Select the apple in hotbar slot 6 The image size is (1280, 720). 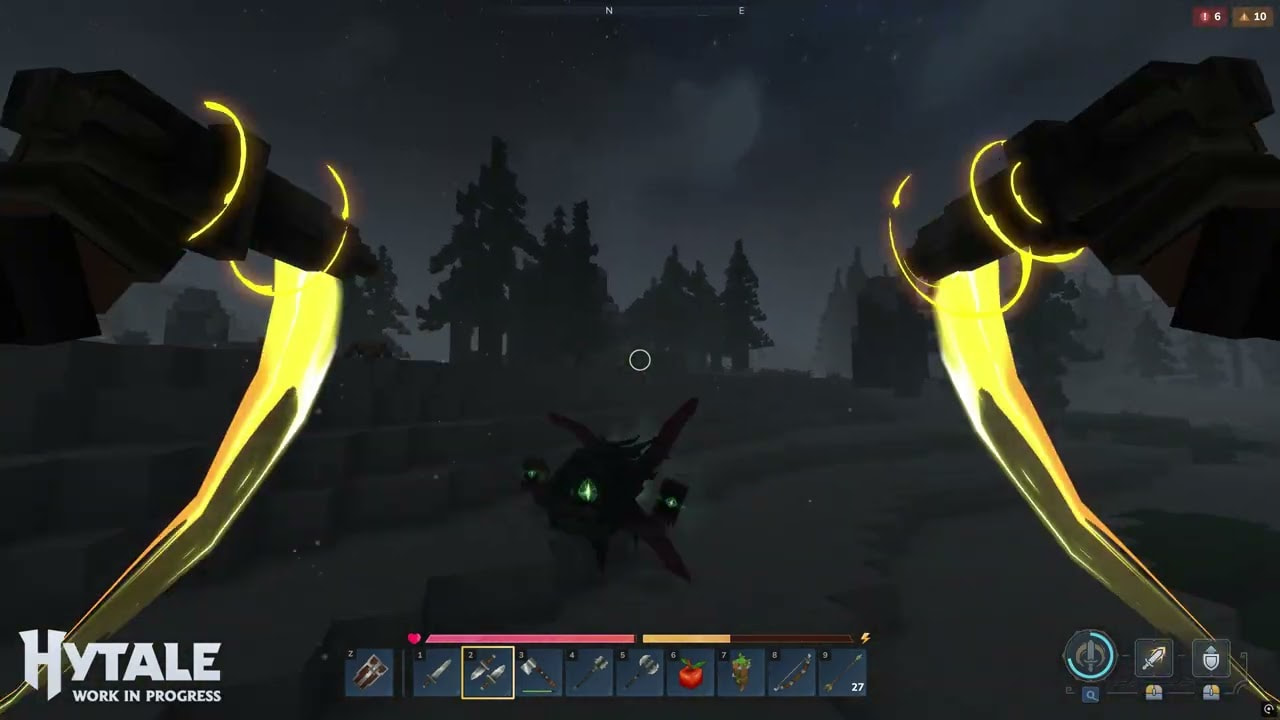point(690,672)
